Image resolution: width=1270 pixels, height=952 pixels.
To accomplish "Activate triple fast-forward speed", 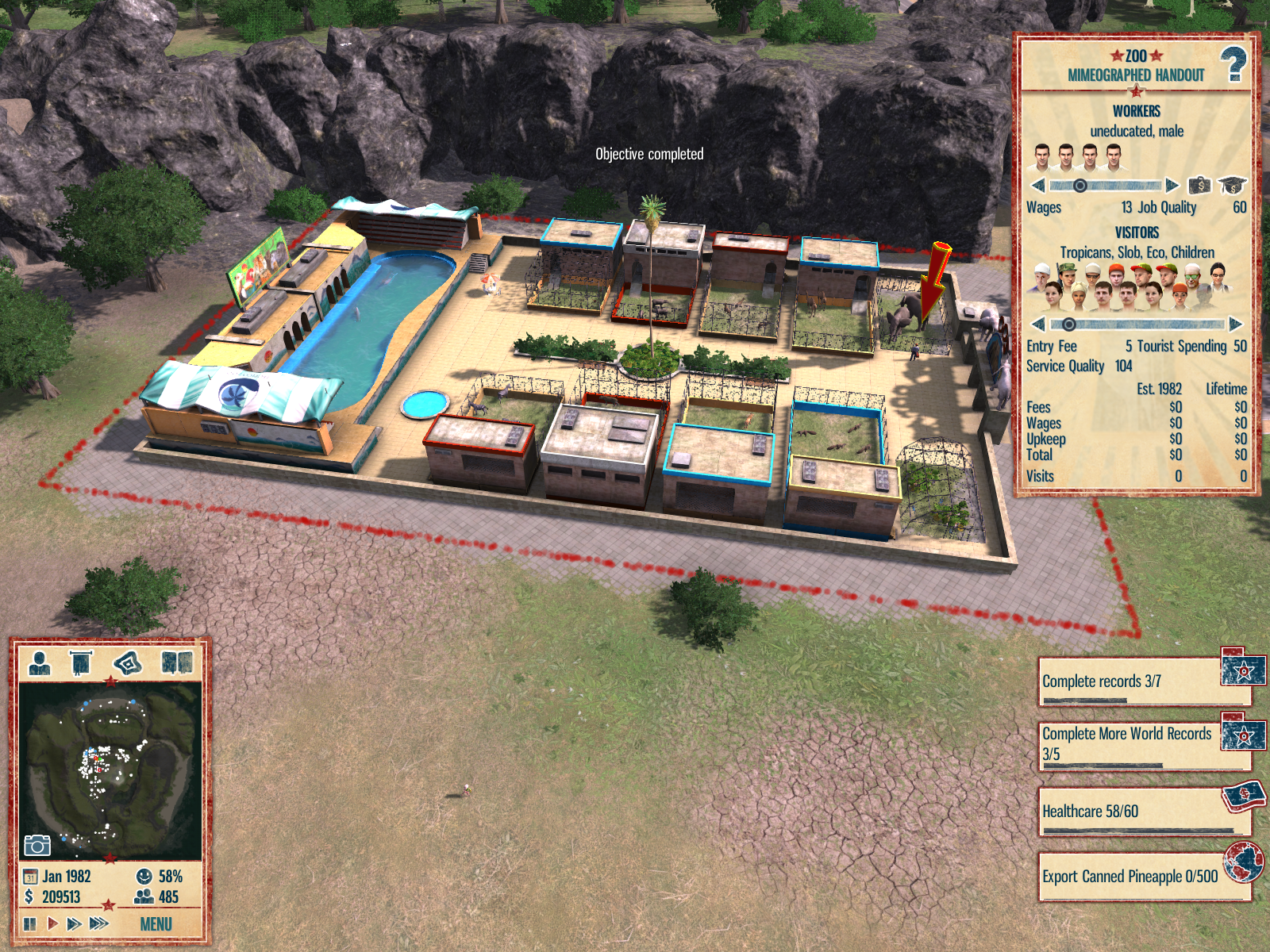I will pos(99,923).
